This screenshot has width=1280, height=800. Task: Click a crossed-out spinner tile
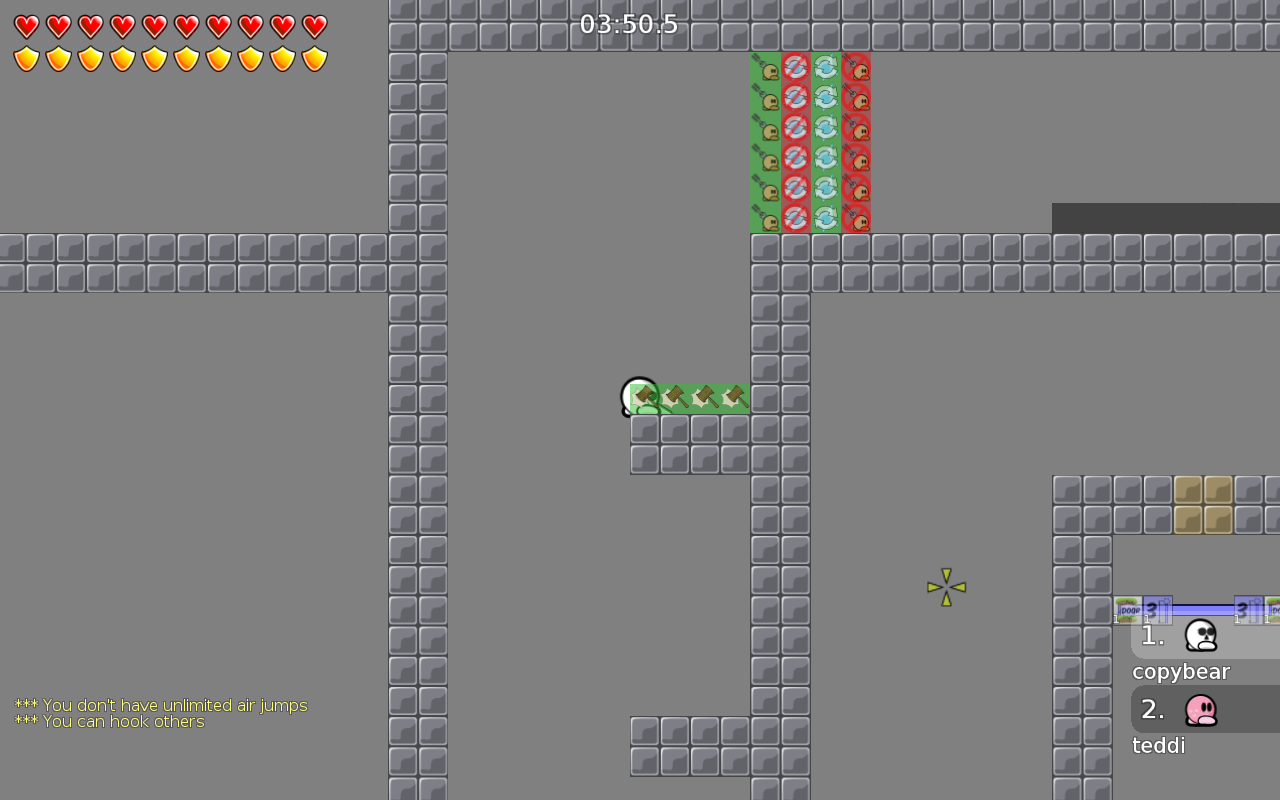click(794, 130)
